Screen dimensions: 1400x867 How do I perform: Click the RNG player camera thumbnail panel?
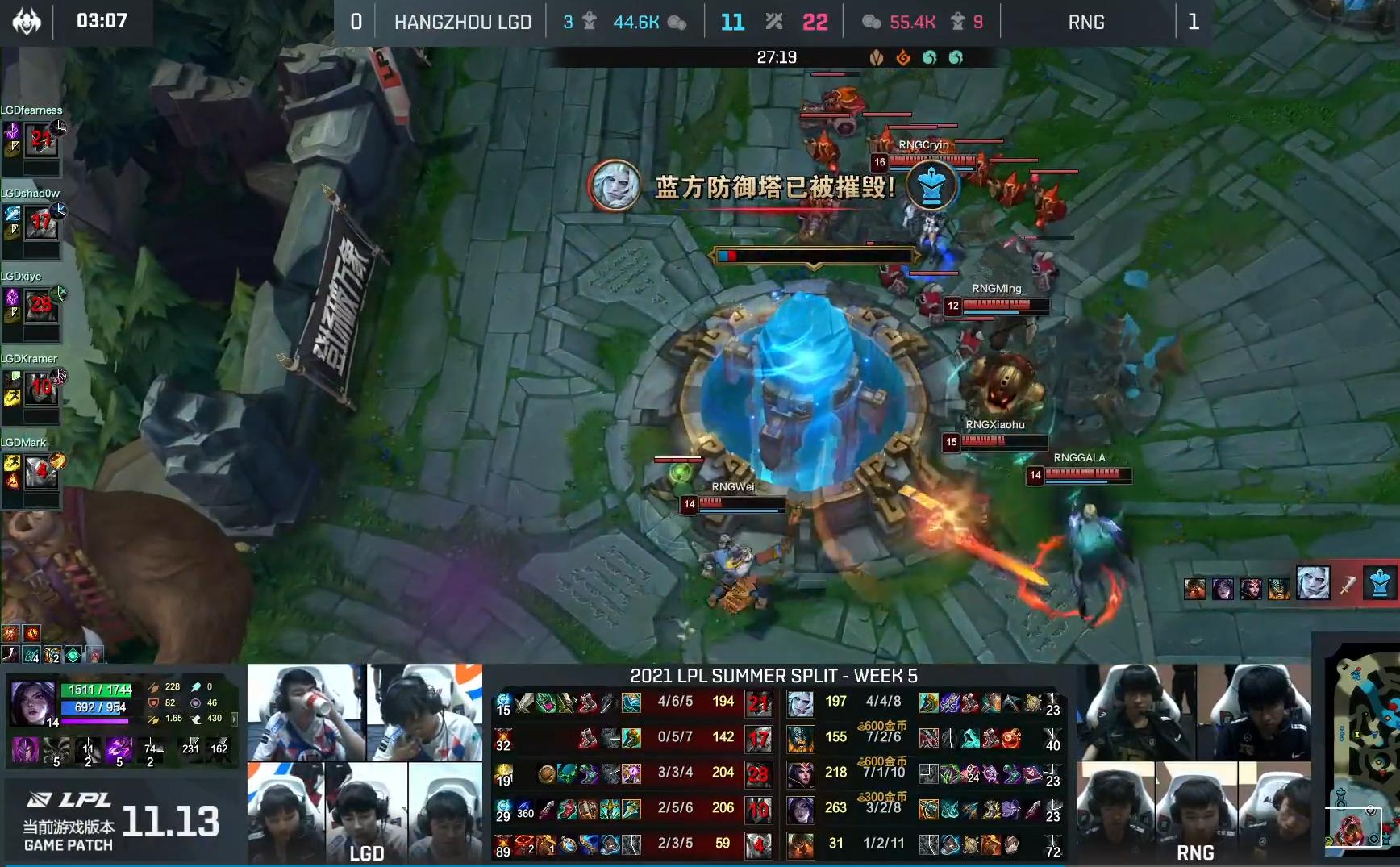point(1195,762)
